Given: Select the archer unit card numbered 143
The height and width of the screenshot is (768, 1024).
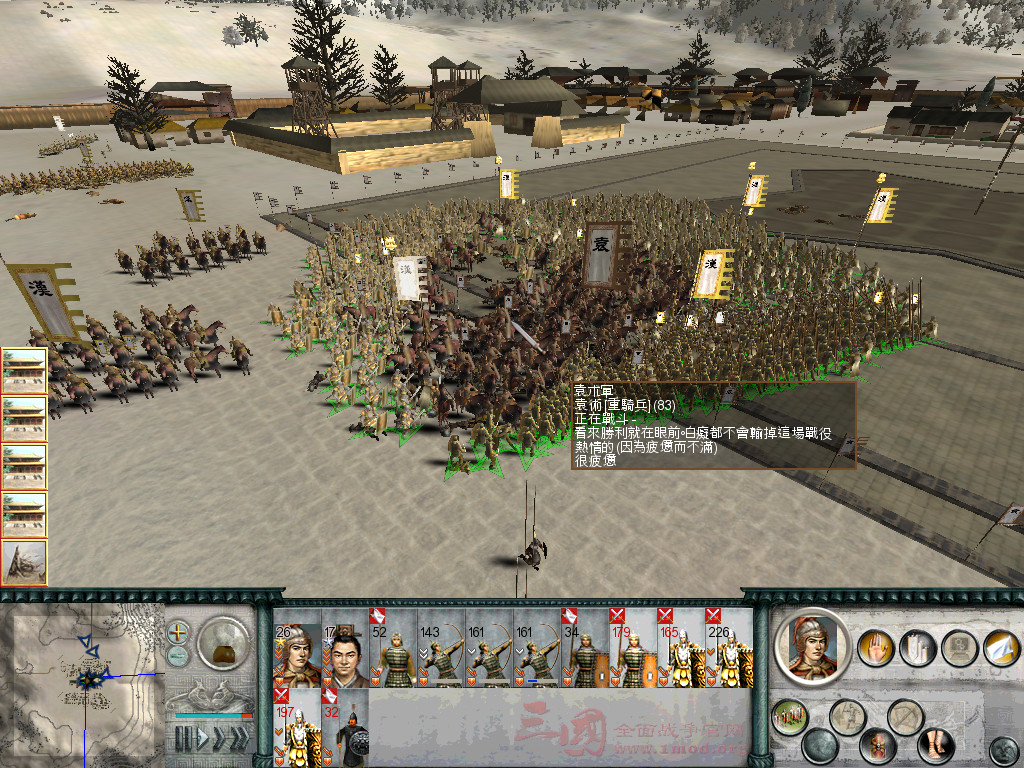Looking at the screenshot, I should [x=441, y=648].
